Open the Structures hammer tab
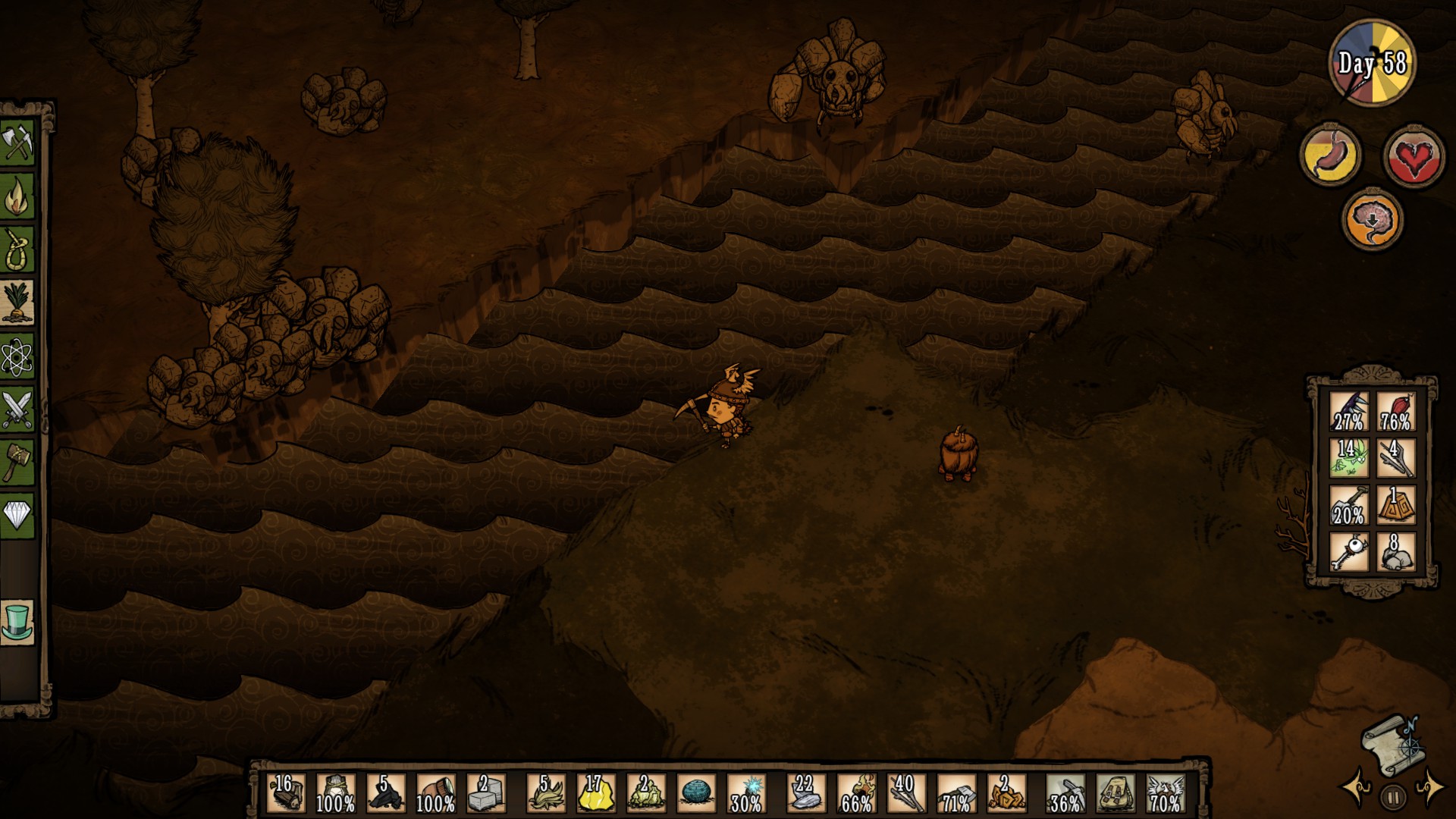Viewport: 1456px width, 819px height. [x=17, y=461]
